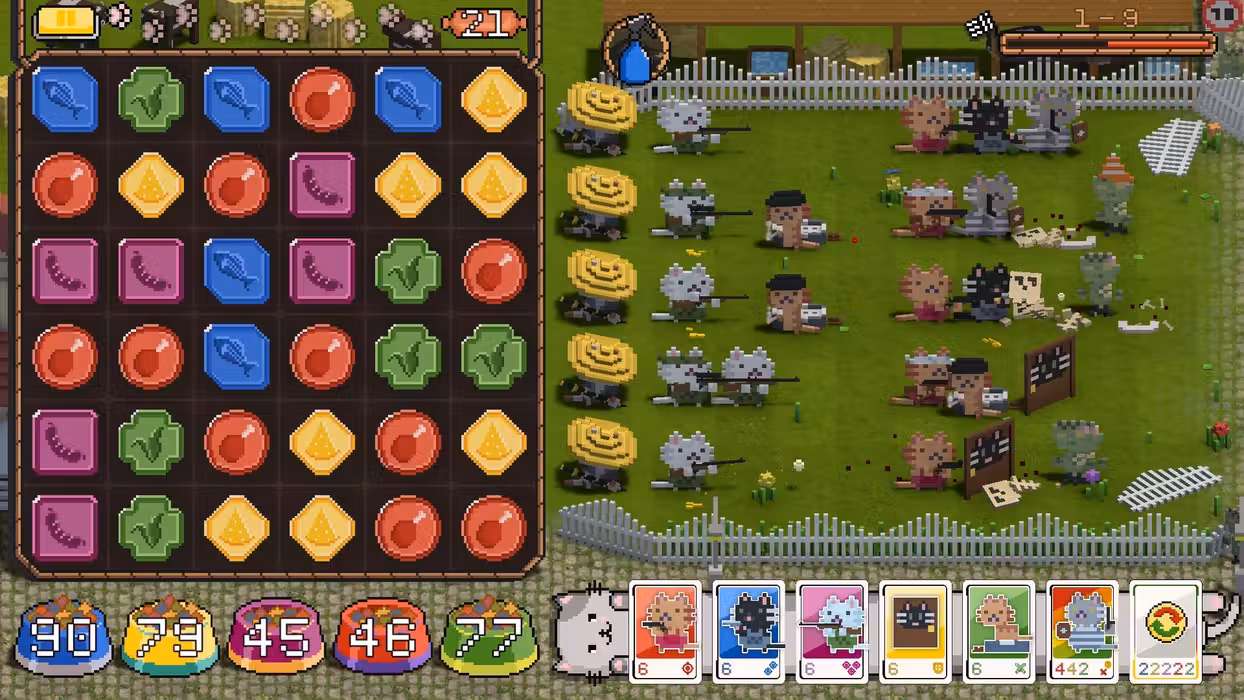Viewport: 1244px width, 700px height.
Task: Pick the pink white-cat rifle card
Action: pos(833,632)
